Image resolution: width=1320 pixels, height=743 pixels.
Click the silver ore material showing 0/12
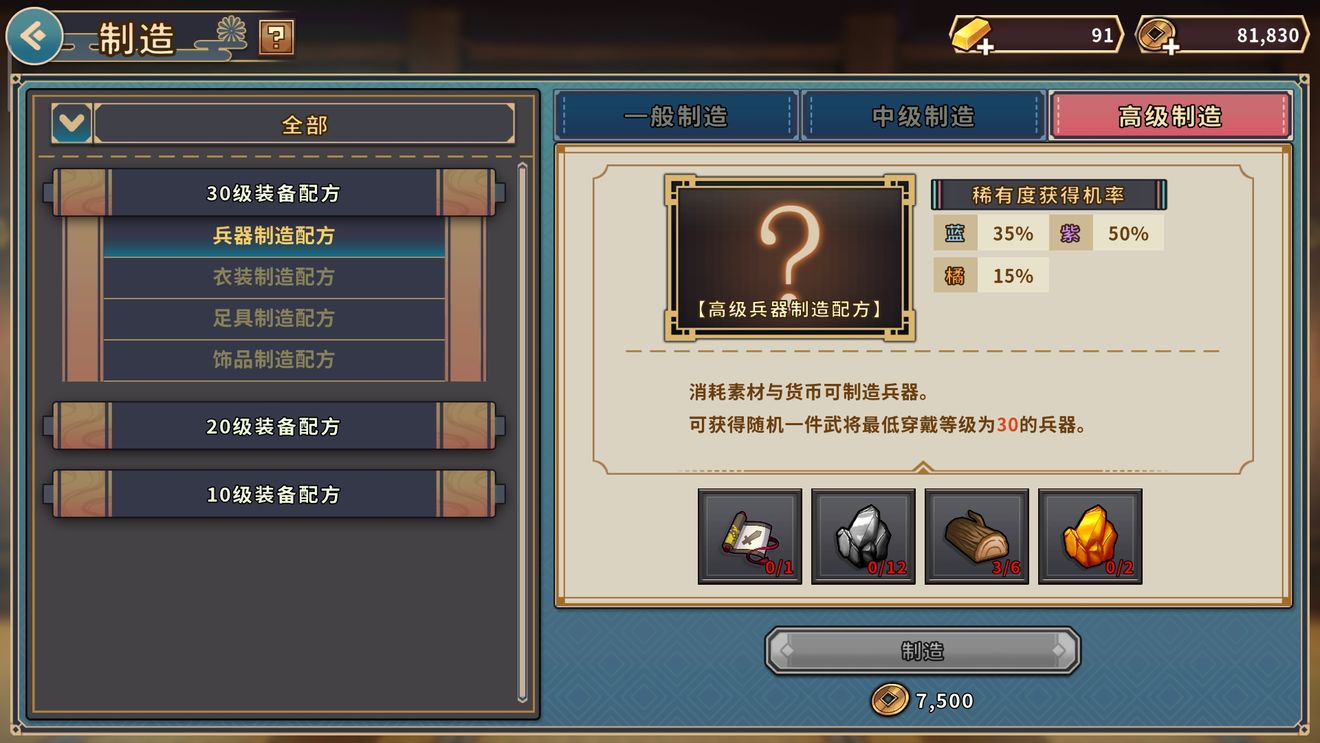[862, 537]
